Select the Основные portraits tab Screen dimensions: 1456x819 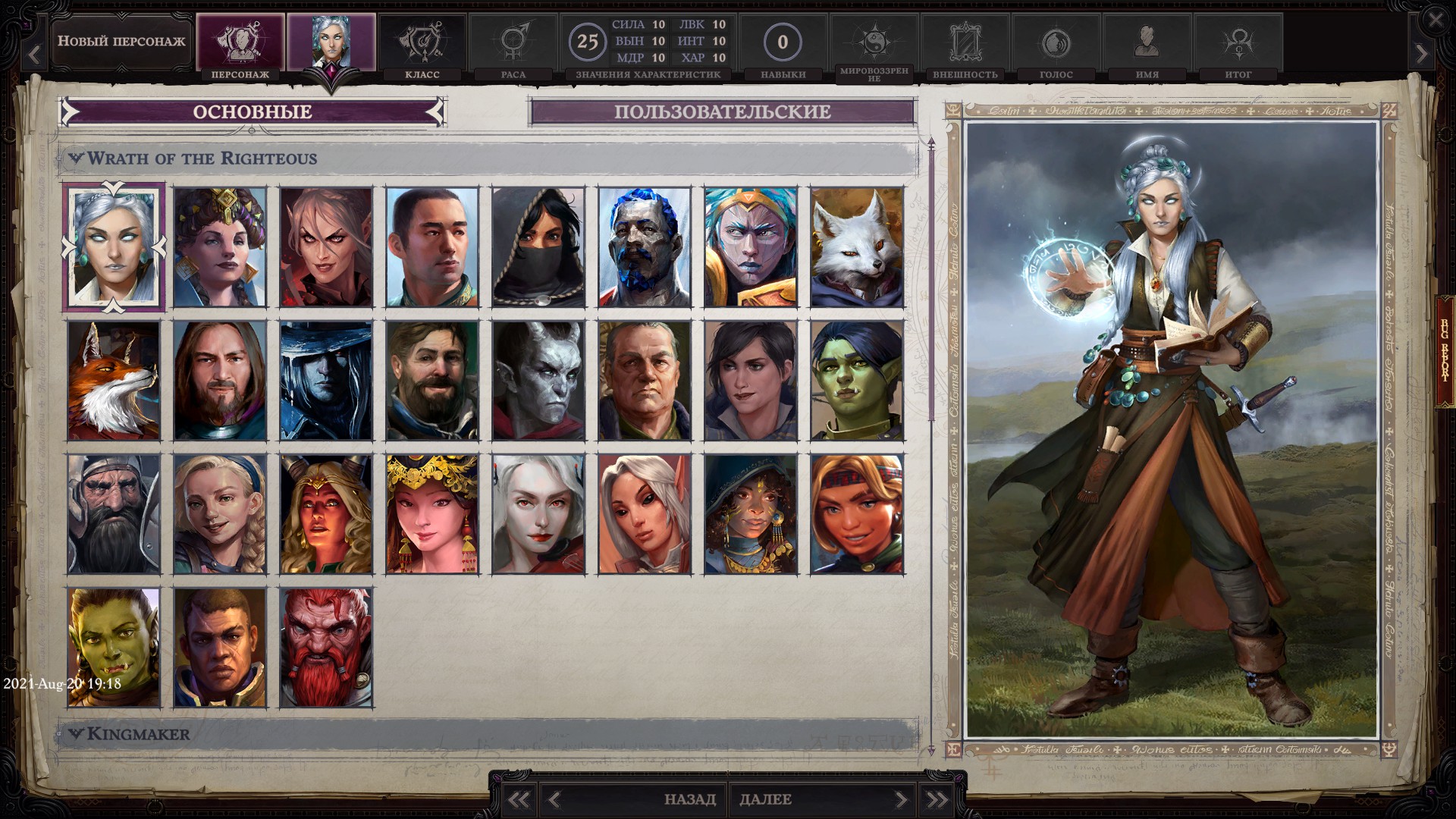[252, 112]
